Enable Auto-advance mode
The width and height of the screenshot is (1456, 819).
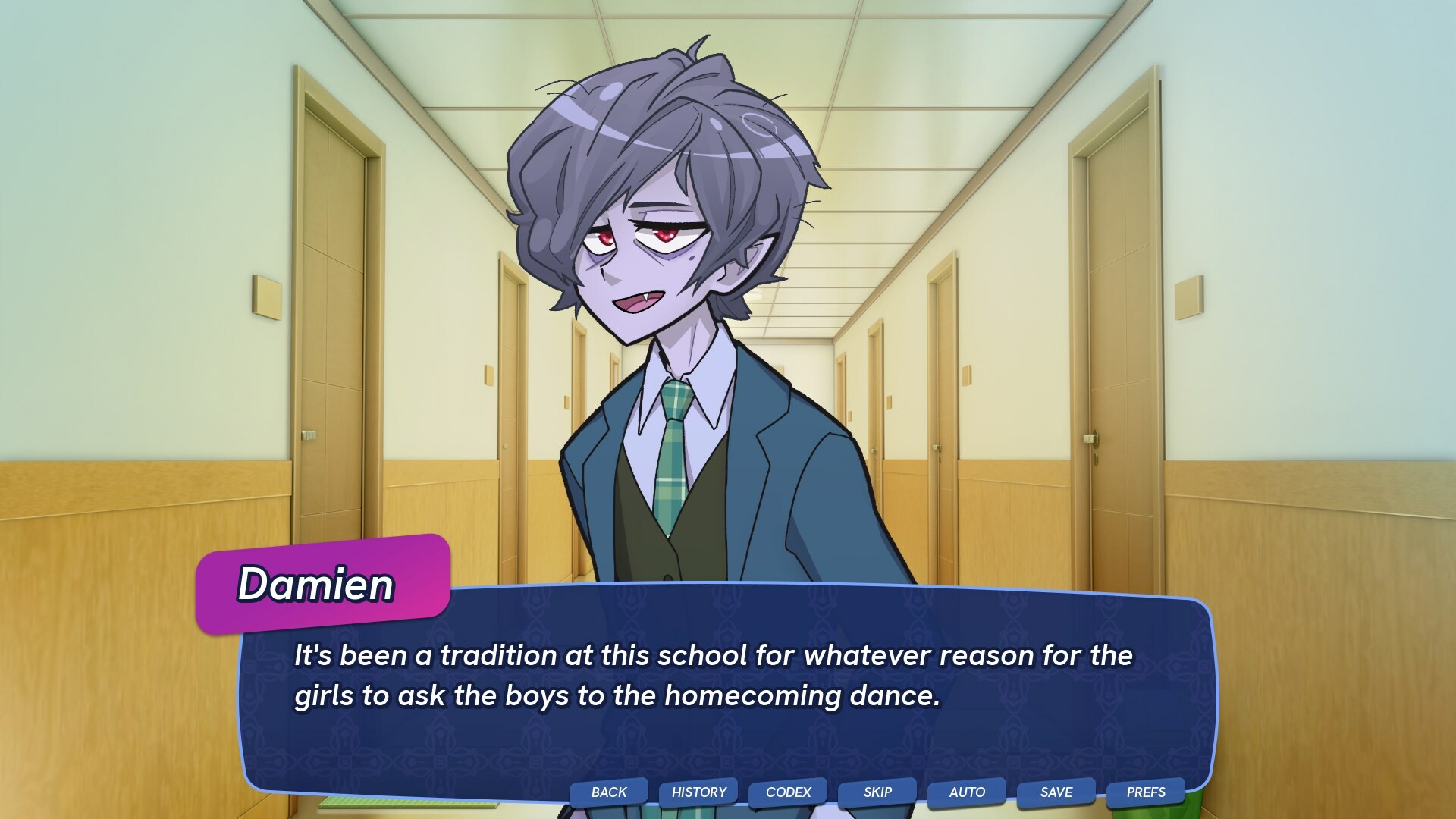coord(965,792)
